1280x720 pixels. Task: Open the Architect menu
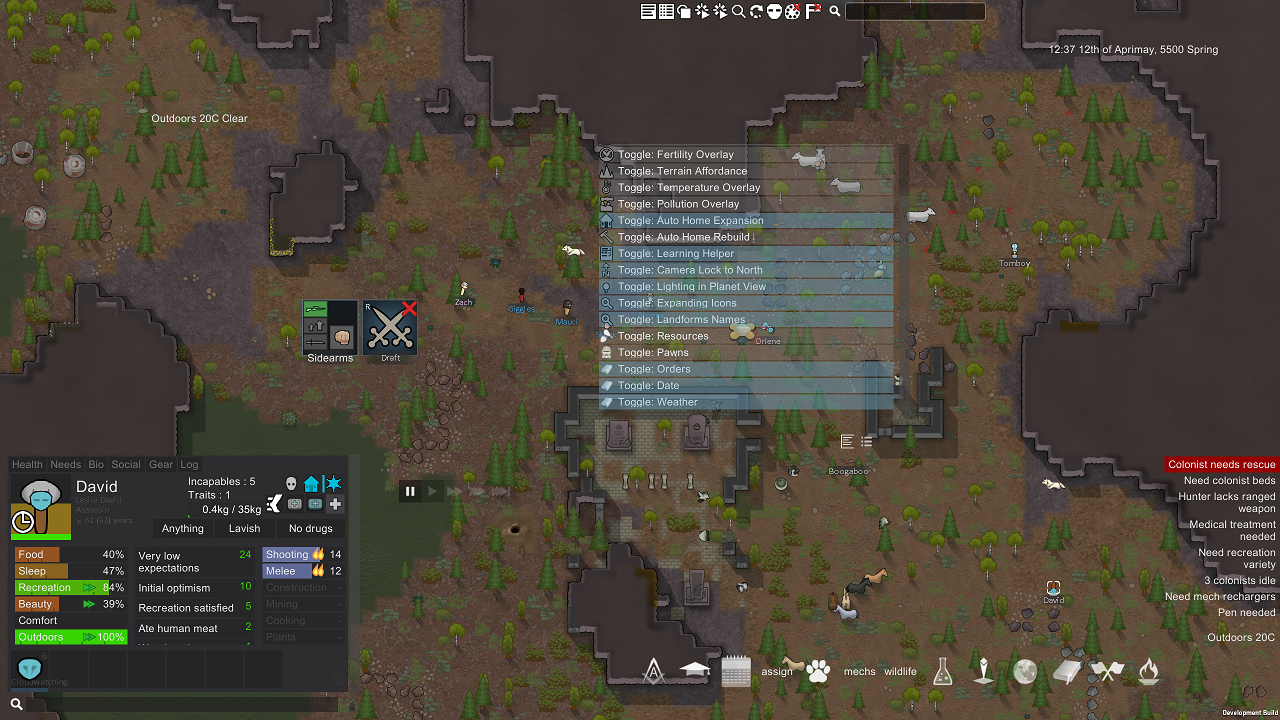click(x=653, y=671)
